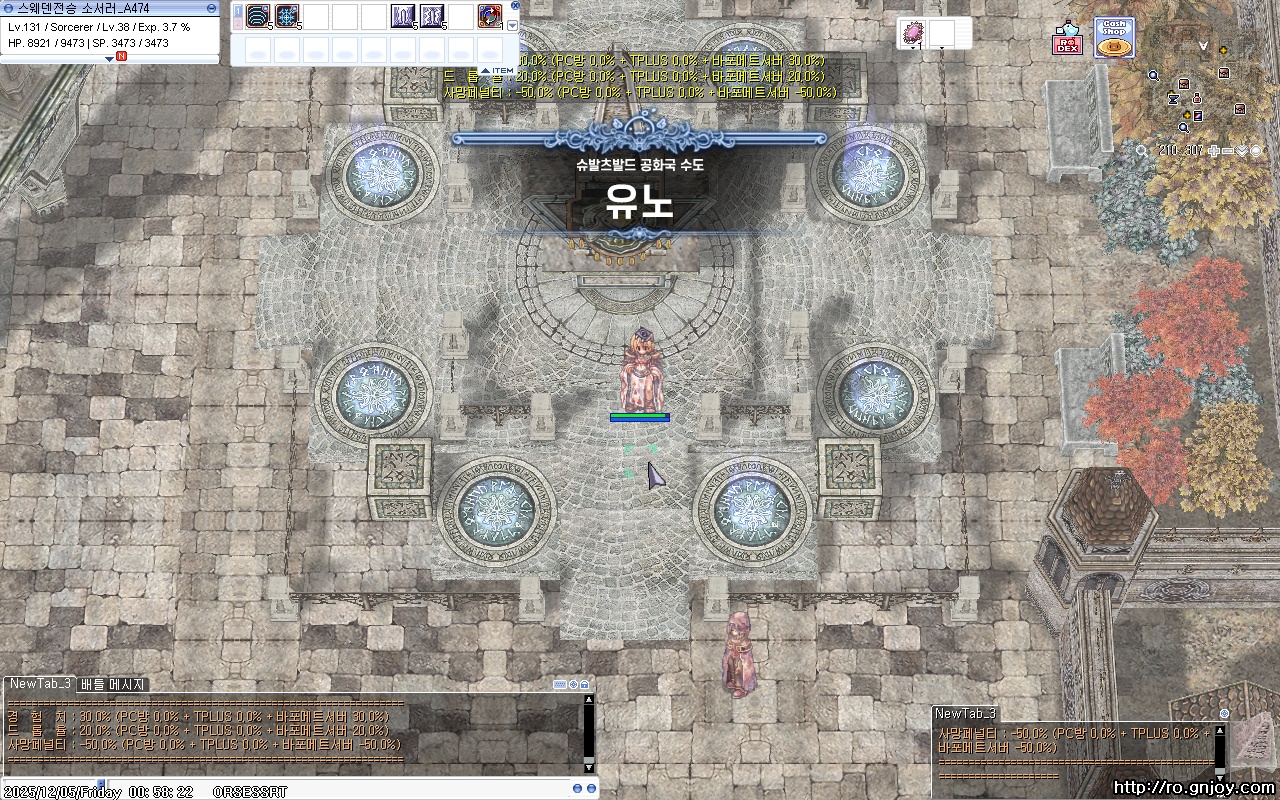Zoom in the minimap with the plus button
The image size is (1280, 800).
click(1214, 151)
